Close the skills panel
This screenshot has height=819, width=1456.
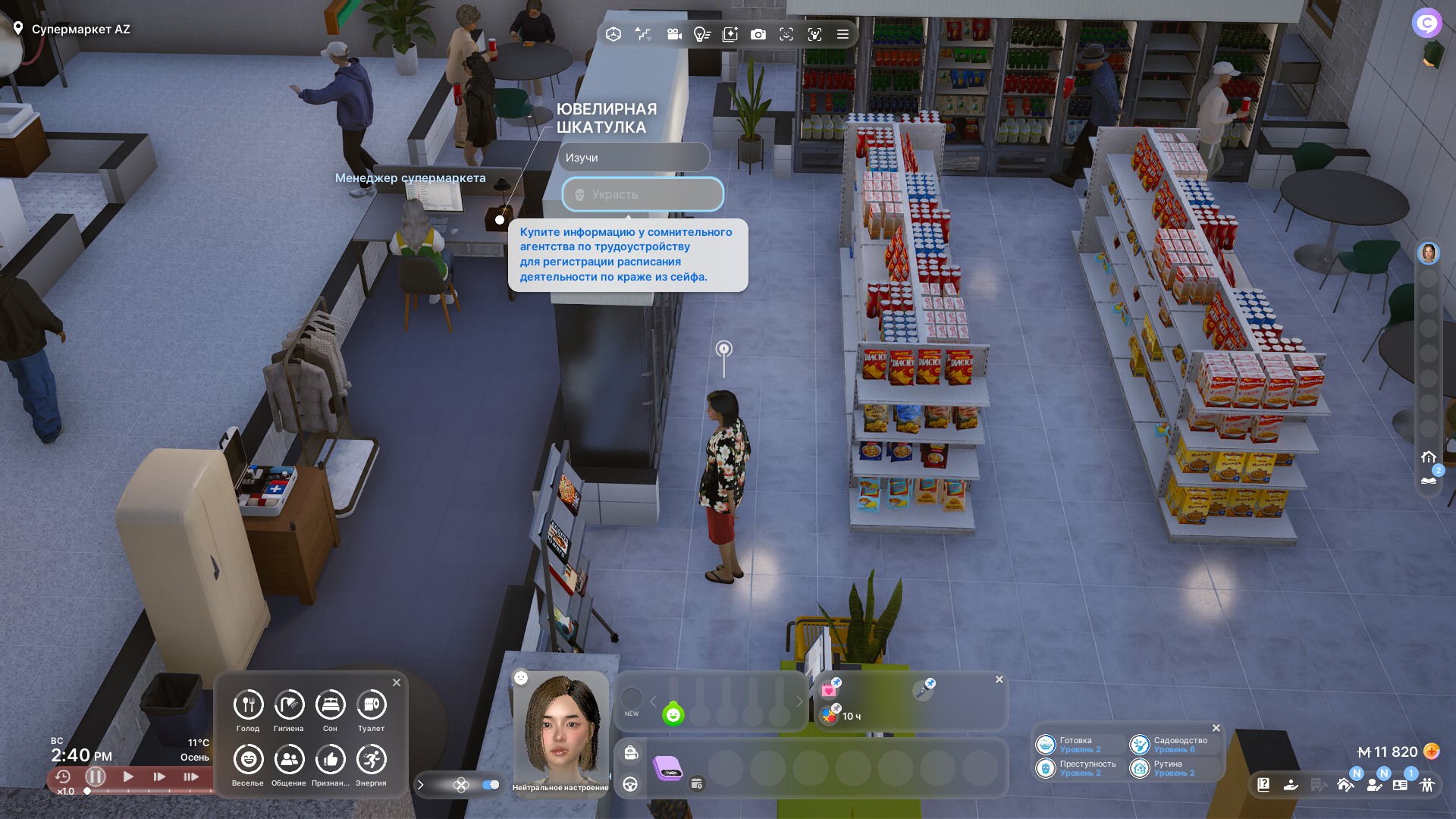pos(1216,728)
